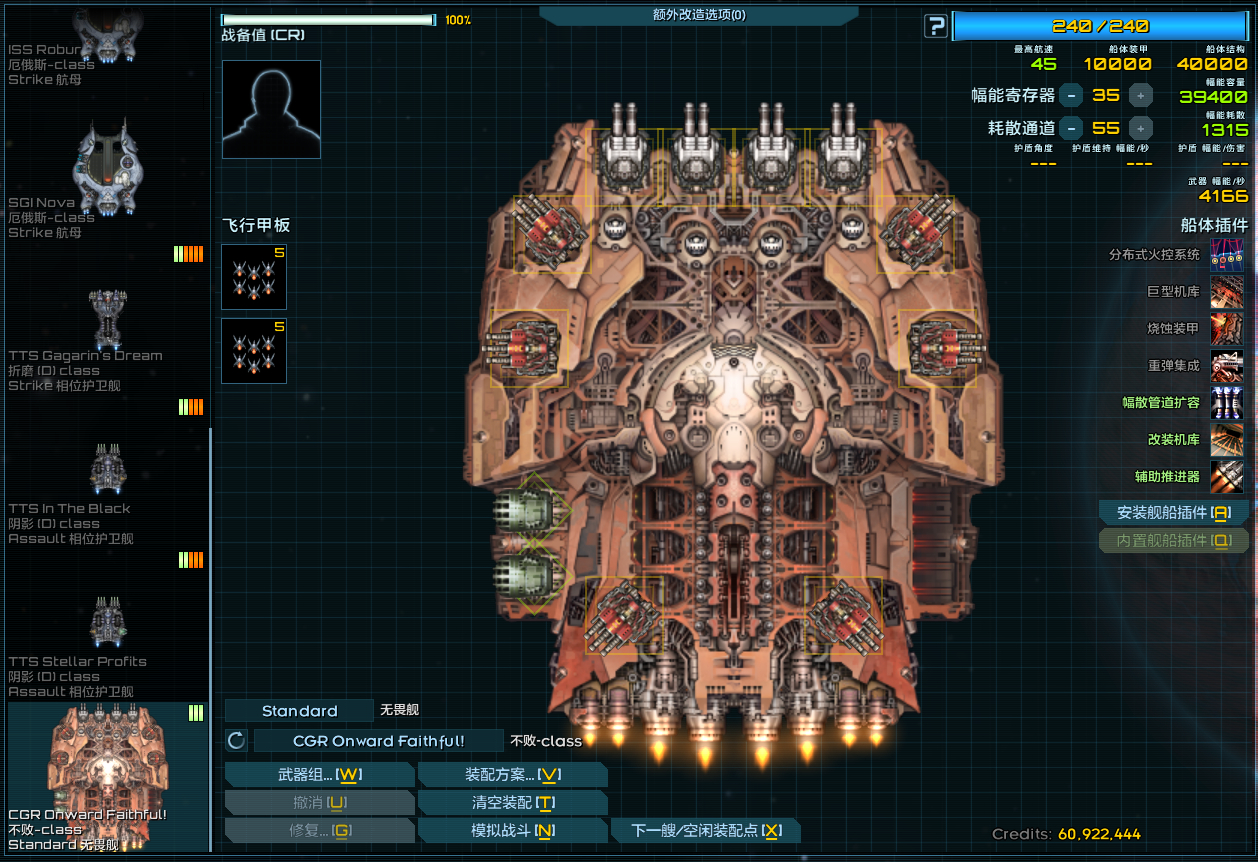1258x862 pixels.
Task: Decrease 耗散通道 vents with minus
Action: click(1071, 128)
